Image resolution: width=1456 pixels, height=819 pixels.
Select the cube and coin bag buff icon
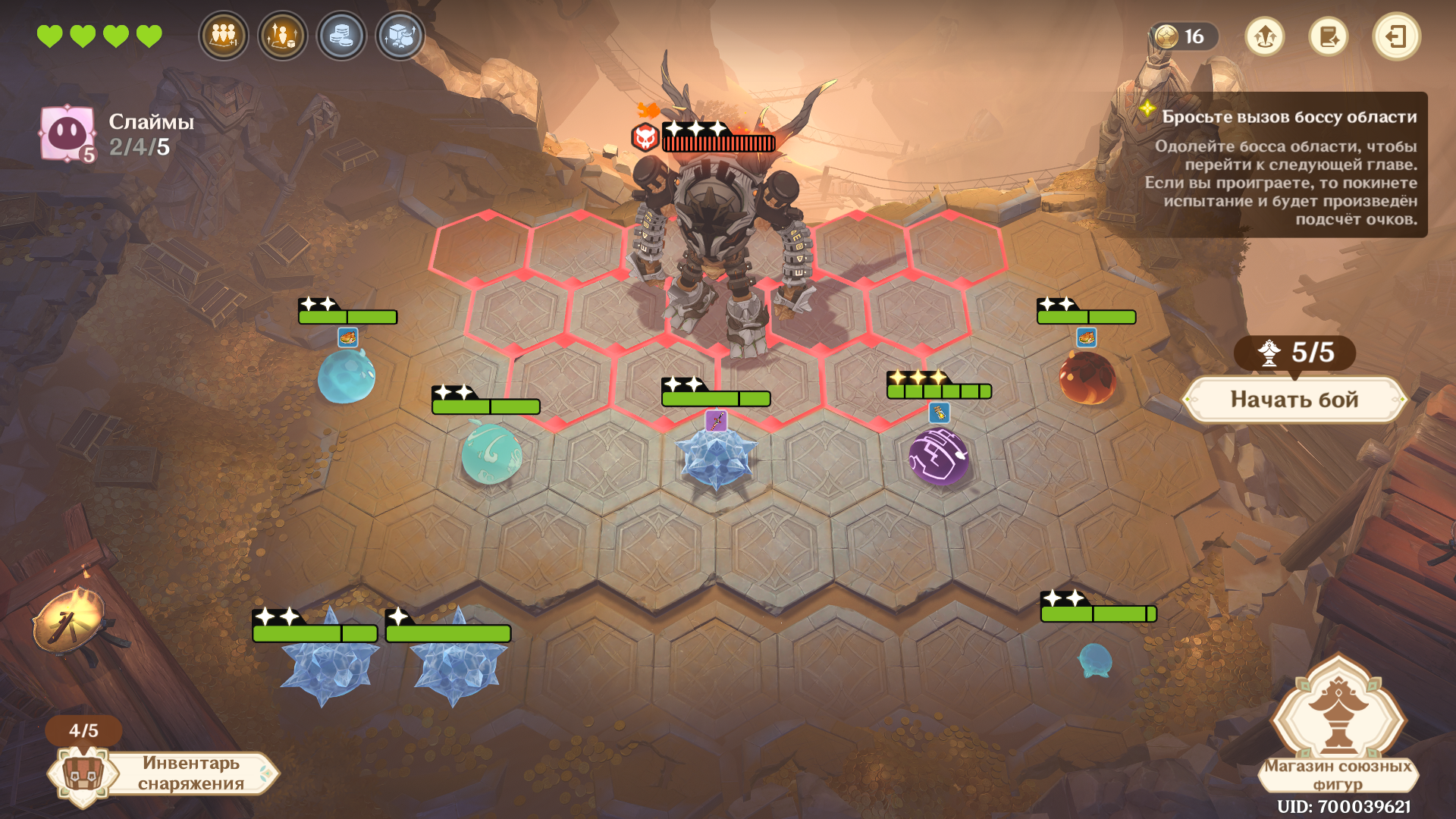400,36
